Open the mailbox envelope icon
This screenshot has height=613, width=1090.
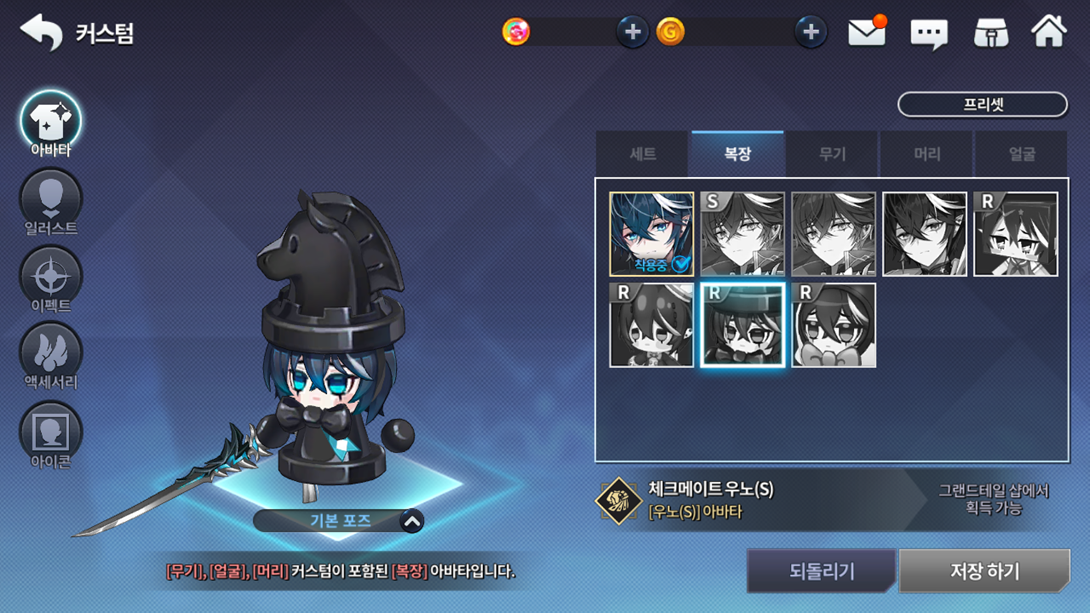pyautogui.click(x=866, y=32)
